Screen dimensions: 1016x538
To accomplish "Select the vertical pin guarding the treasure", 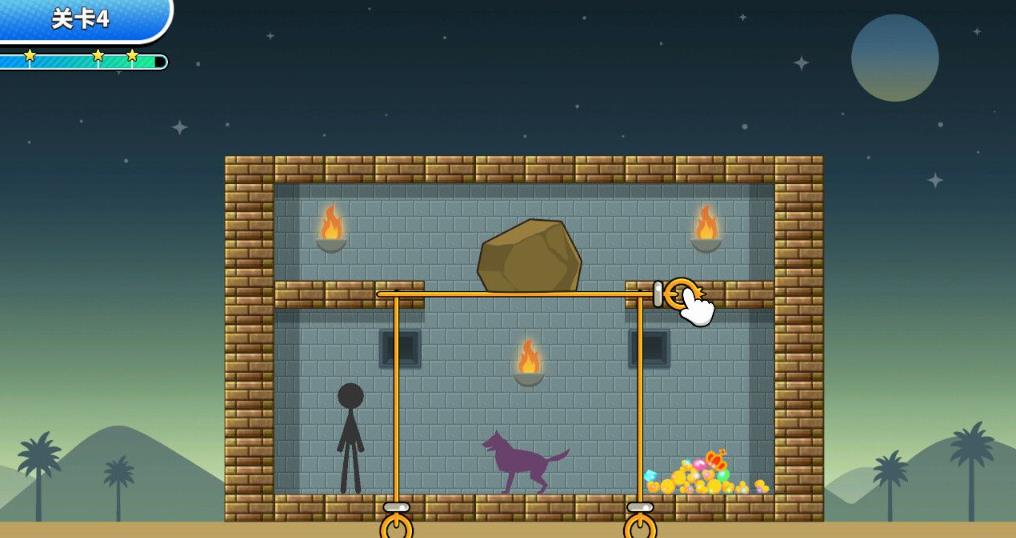I will (x=640, y=523).
